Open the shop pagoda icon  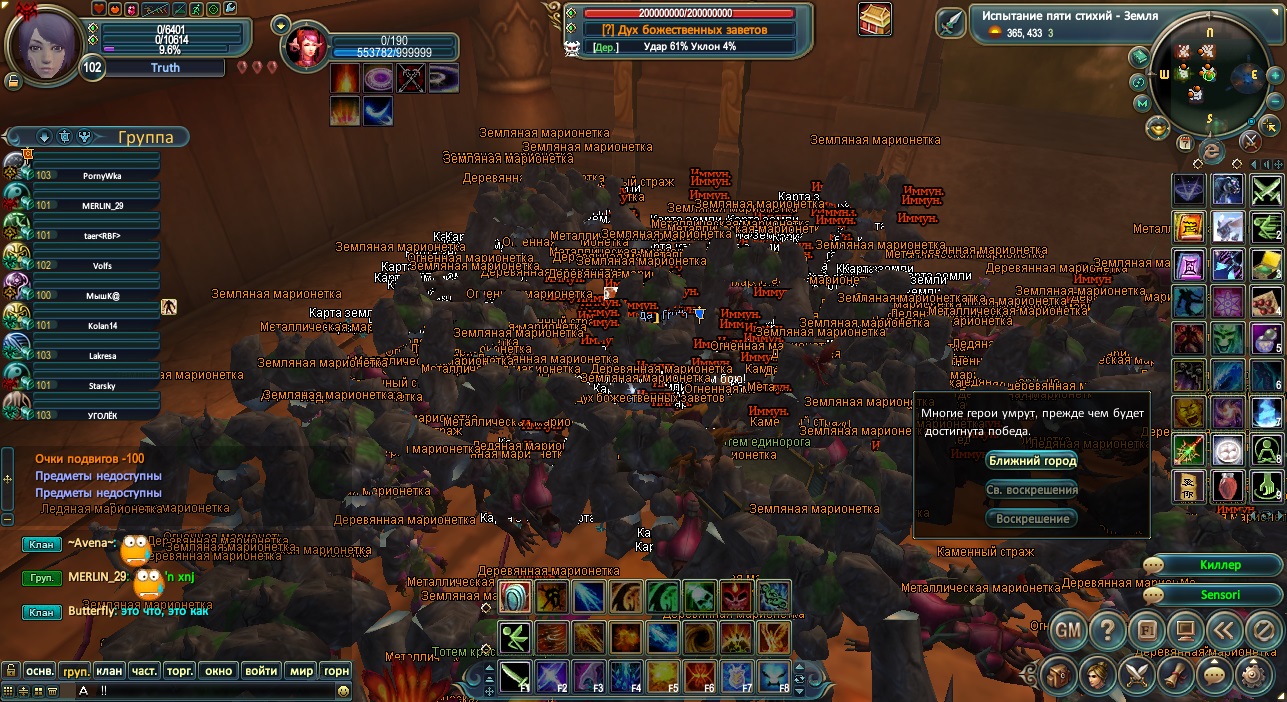[x=875, y=19]
